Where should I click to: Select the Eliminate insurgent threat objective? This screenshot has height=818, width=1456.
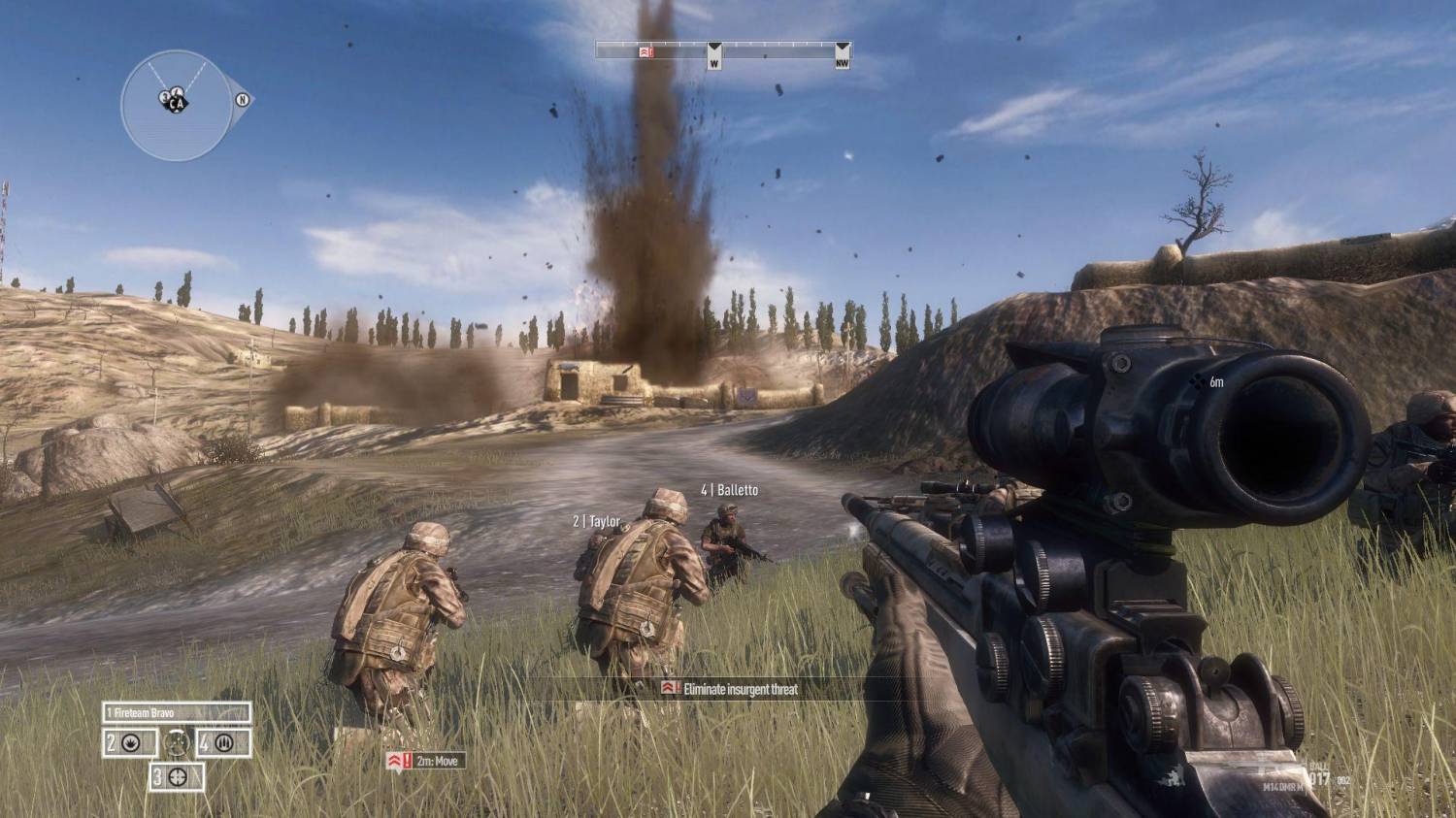click(731, 689)
